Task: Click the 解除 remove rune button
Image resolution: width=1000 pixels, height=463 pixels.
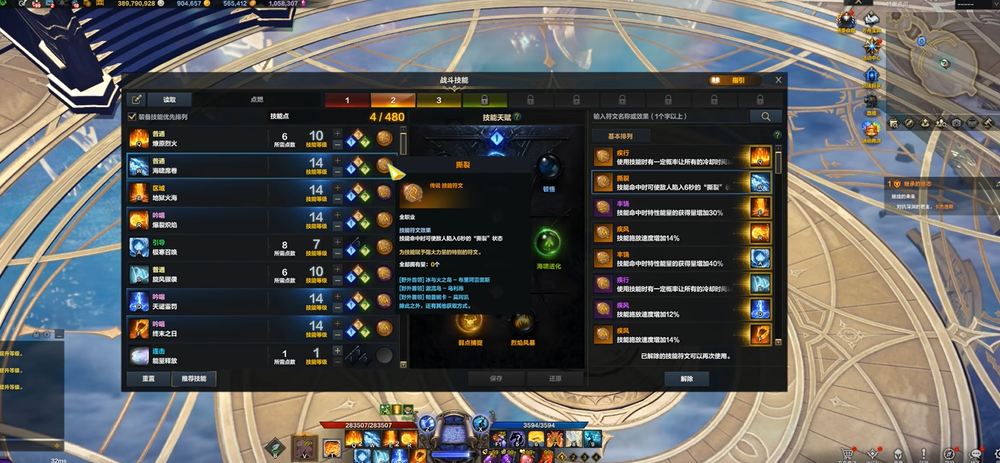Action: point(686,379)
